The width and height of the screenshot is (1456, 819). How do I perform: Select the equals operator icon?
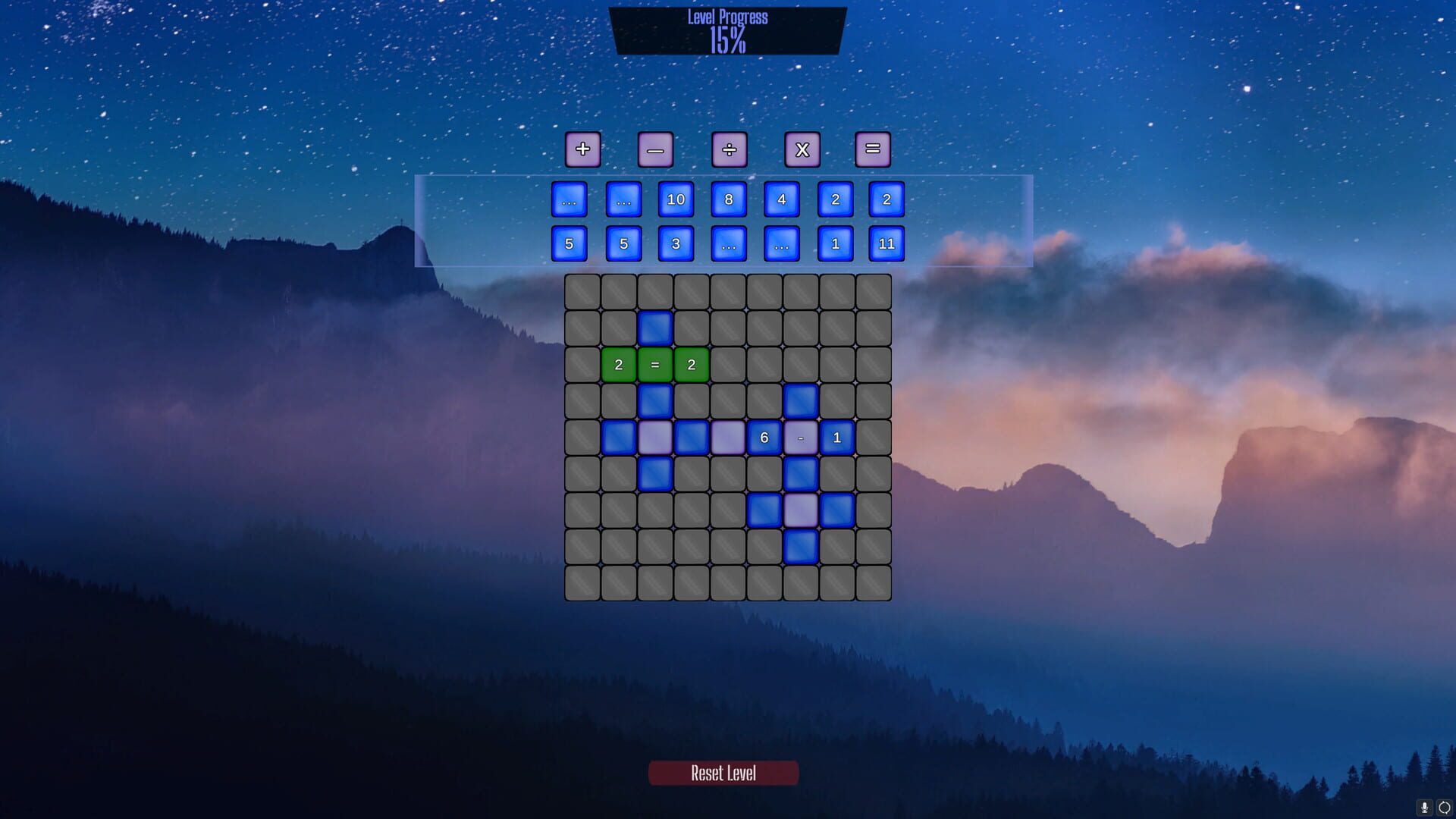[x=874, y=149]
